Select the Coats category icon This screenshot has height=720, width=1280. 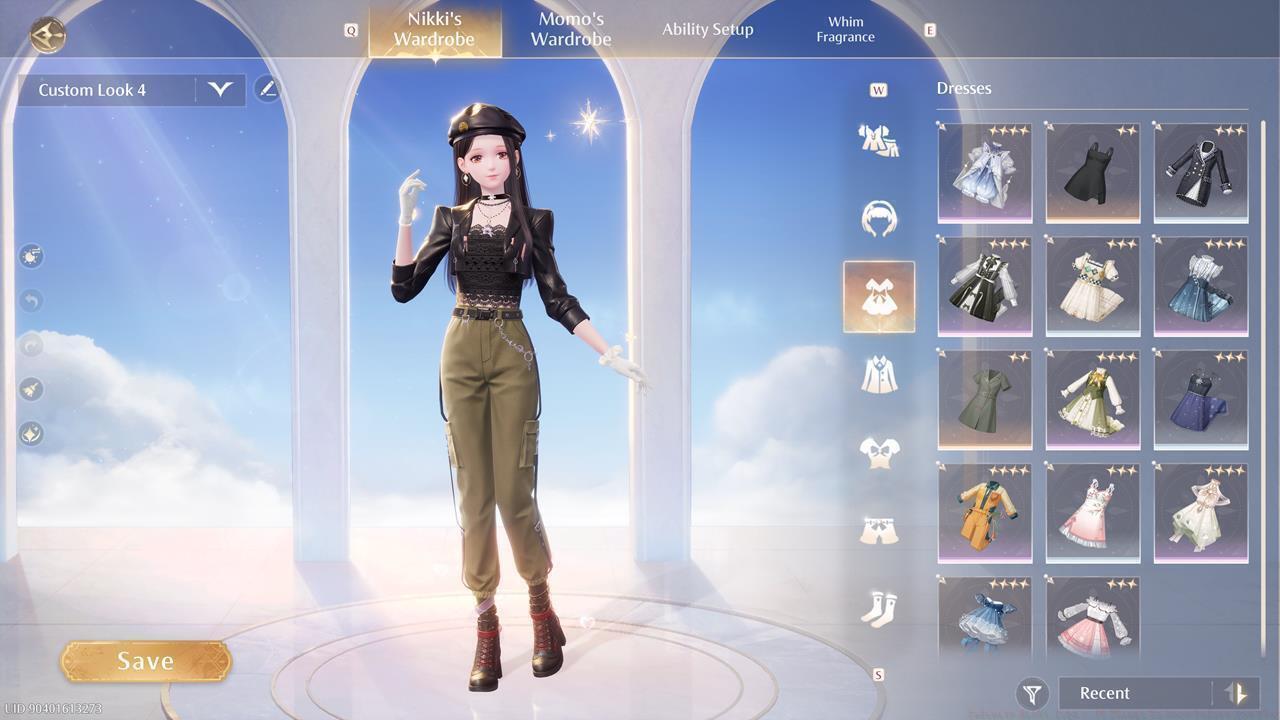[878, 375]
